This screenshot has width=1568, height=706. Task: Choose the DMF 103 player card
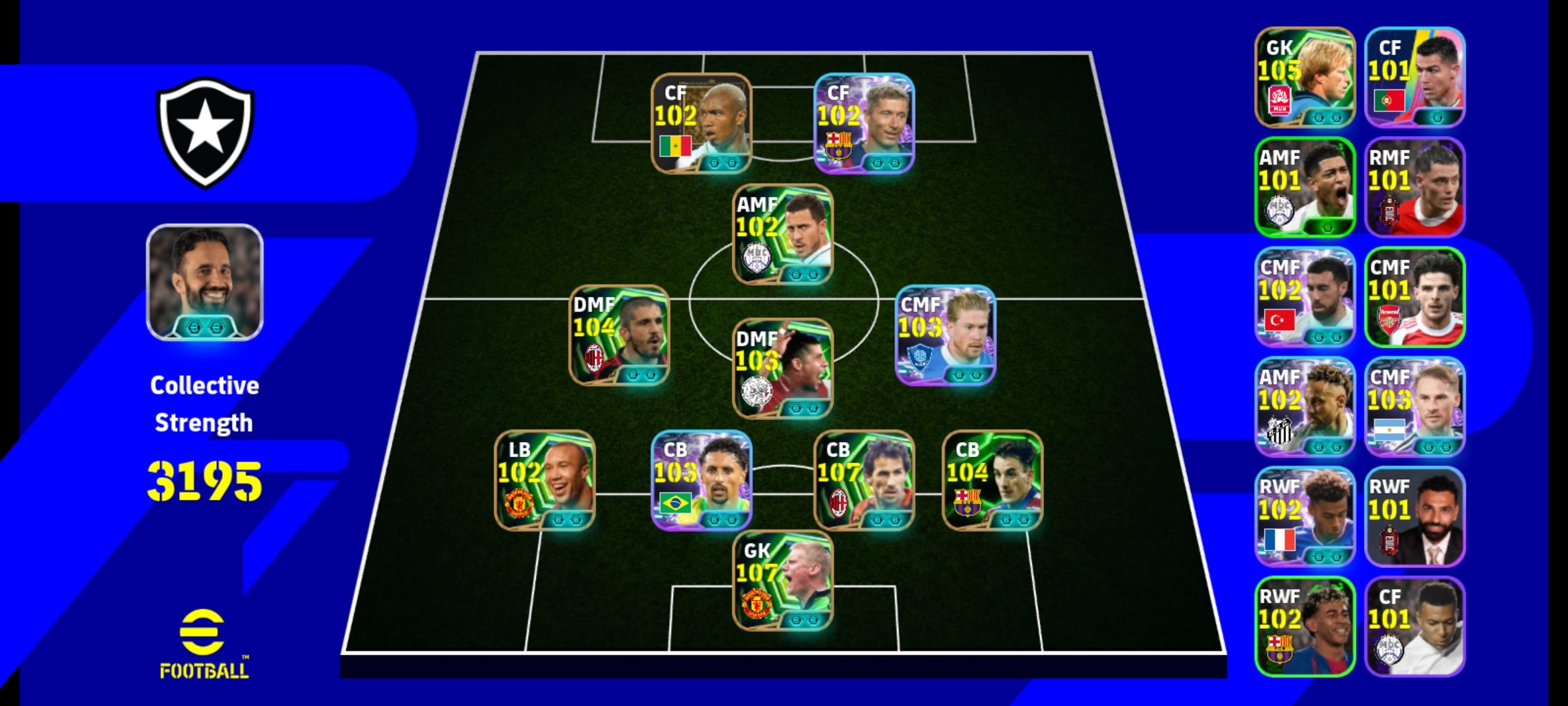pyautogui.click(x=782, y=369)
